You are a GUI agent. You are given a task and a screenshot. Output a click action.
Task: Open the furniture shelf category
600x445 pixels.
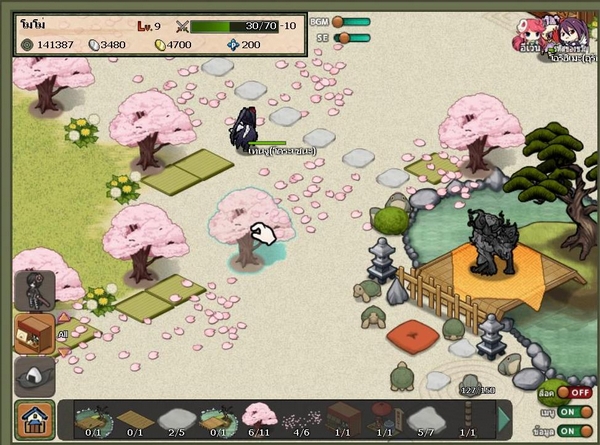point(34,333)
